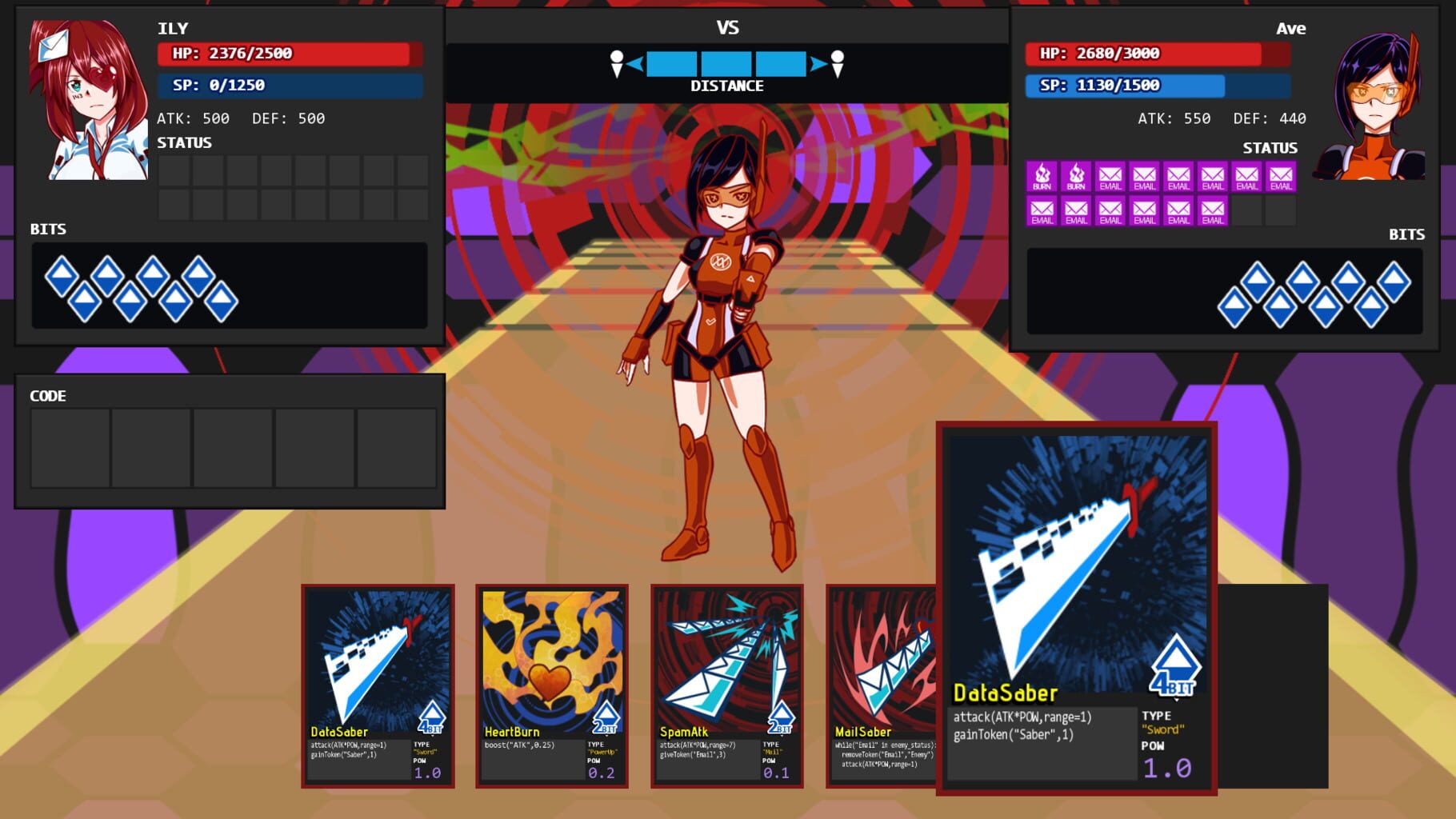This screenshot has height=819, width=1456.
Task: Click the left player marker on the DISTANCE bar
Action: click(618, 64)
